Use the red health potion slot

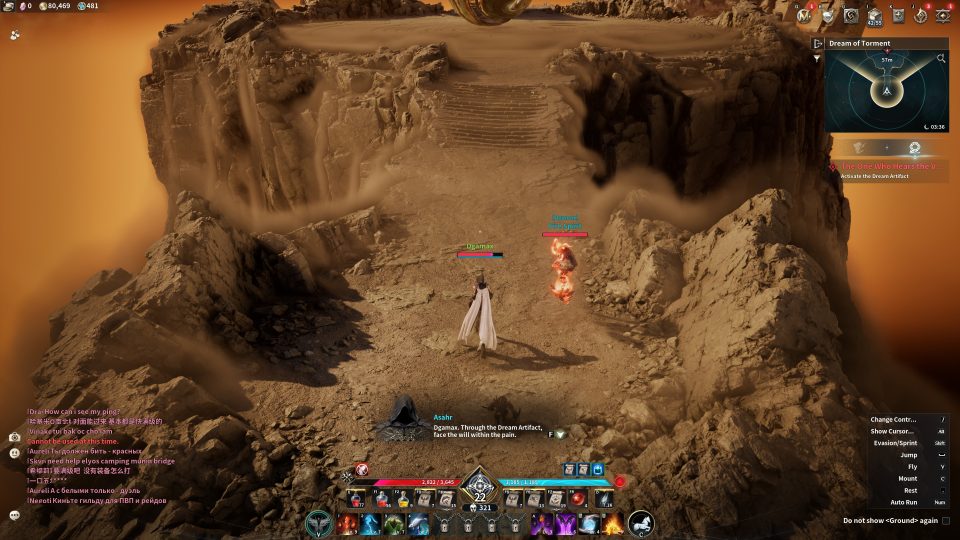click(357, 498)
